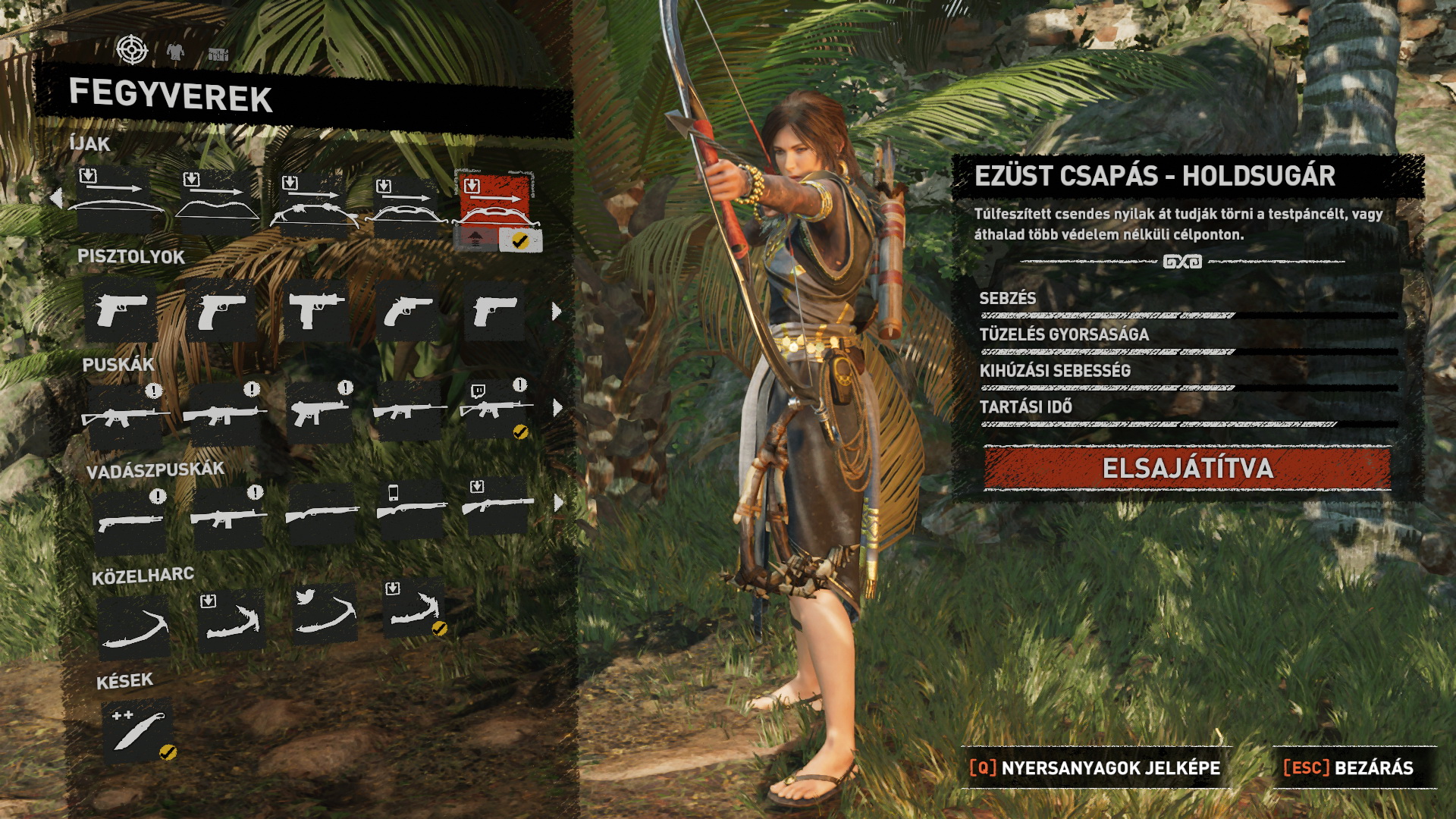Show more rifles with the right arrow

pyautogui.click(x=558, y=407)
